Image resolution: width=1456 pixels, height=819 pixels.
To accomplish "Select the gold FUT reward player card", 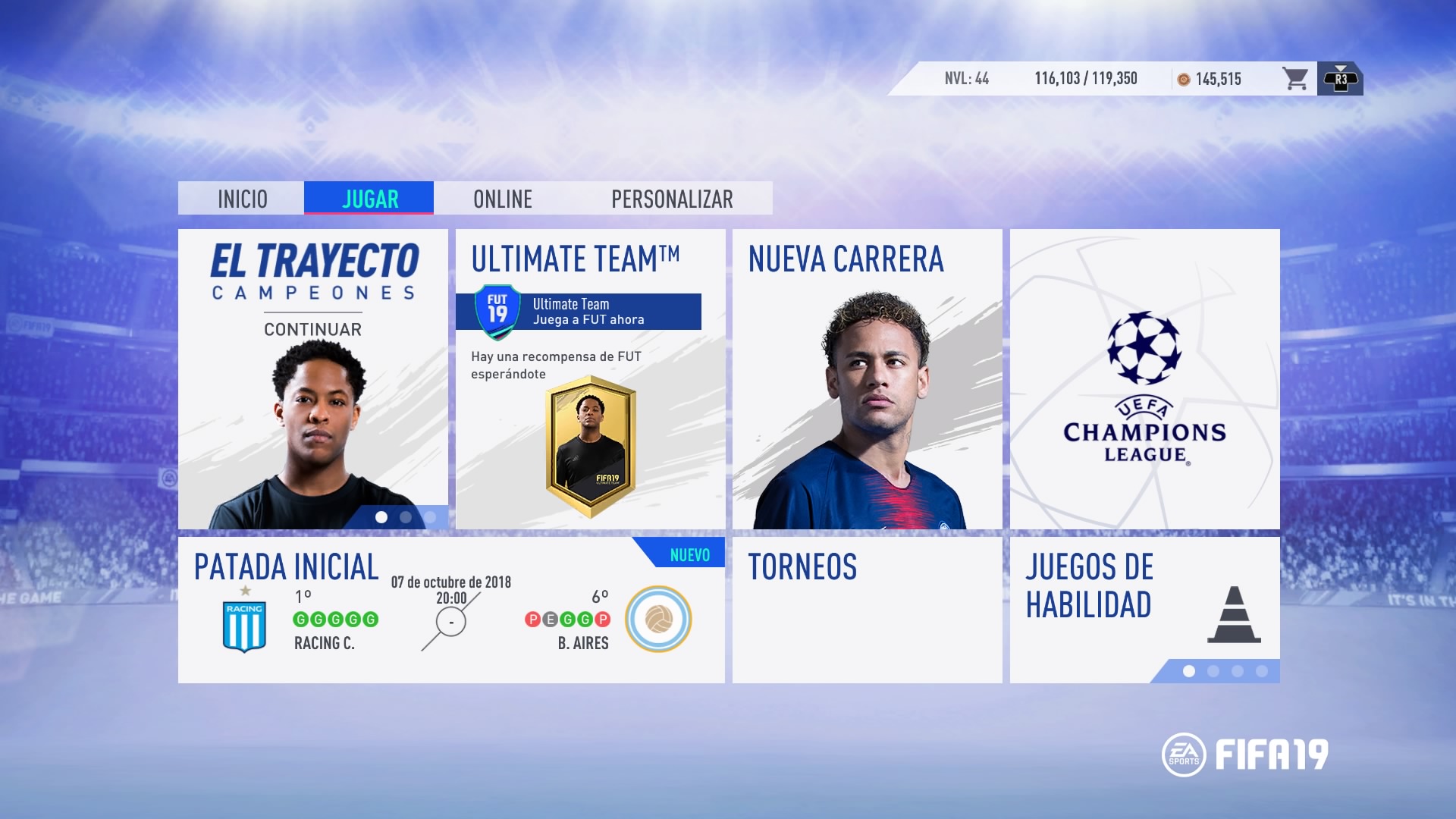I will [x=591, y=446].
